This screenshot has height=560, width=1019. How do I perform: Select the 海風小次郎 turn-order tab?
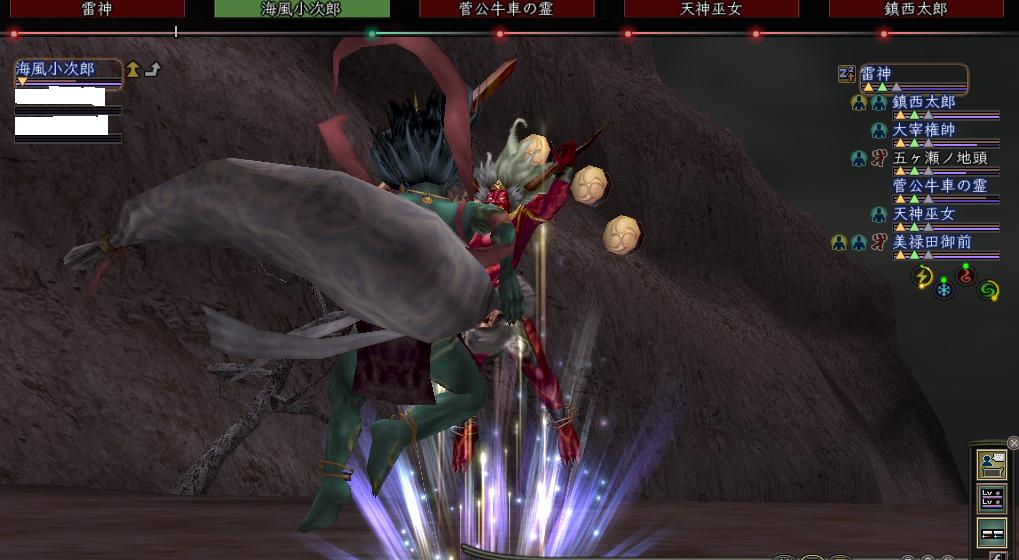click(302, 9)
